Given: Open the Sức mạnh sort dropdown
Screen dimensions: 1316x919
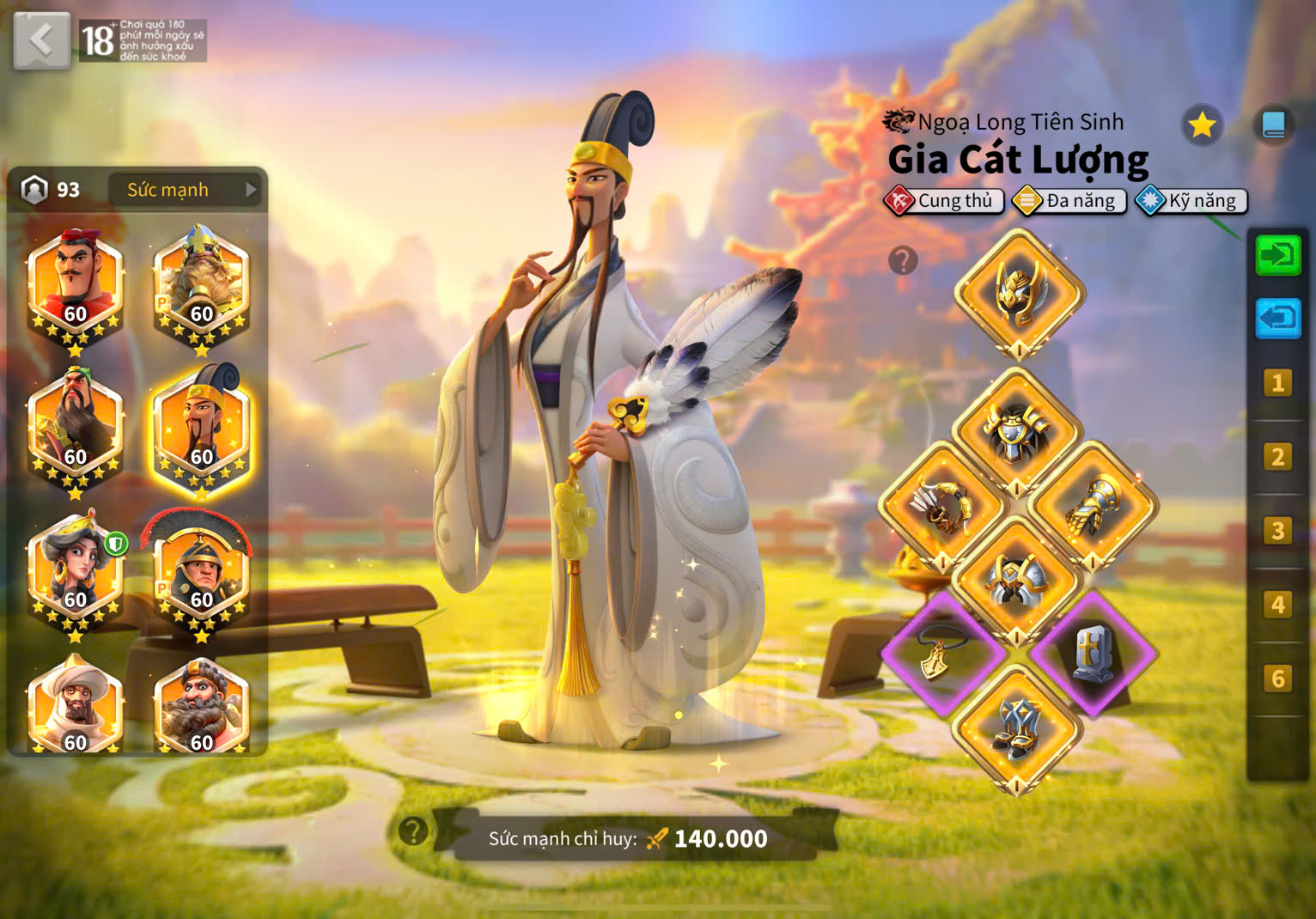Looking at the screenshot, I should pos(187,190).
